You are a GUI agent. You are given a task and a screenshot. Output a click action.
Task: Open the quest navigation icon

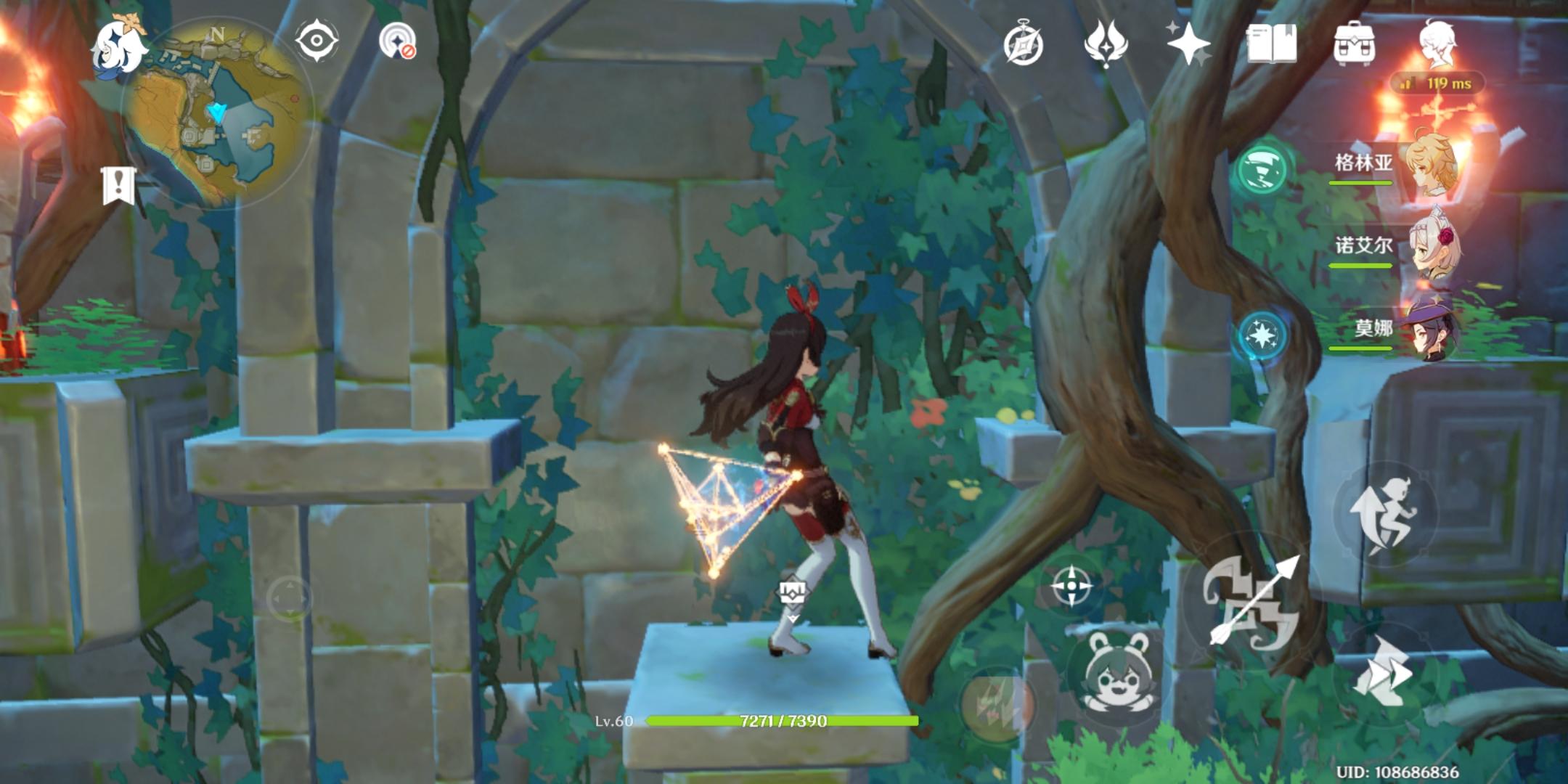[397, 40]
